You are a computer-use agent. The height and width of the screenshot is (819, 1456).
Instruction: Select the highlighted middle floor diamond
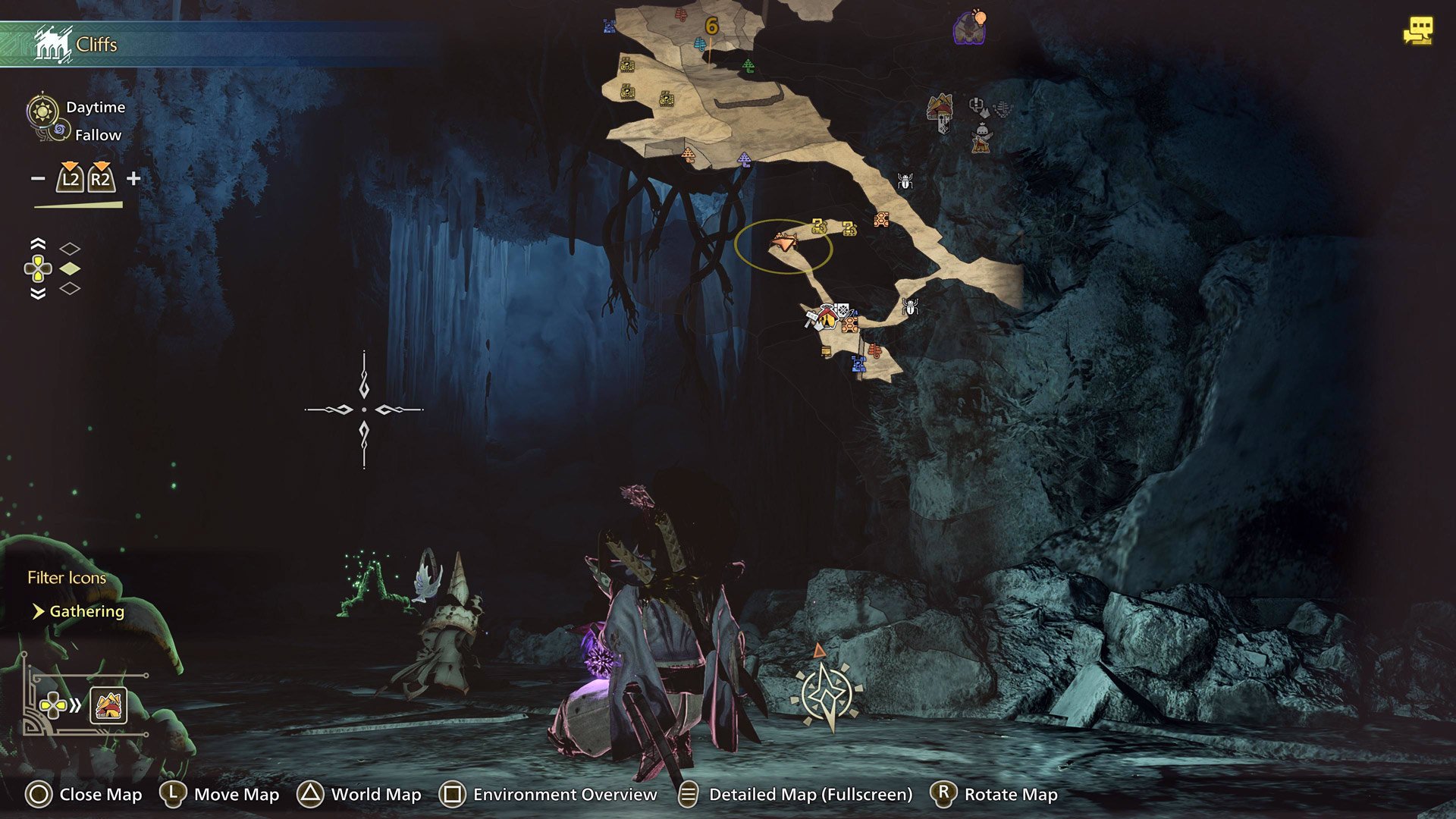[70, 268]
